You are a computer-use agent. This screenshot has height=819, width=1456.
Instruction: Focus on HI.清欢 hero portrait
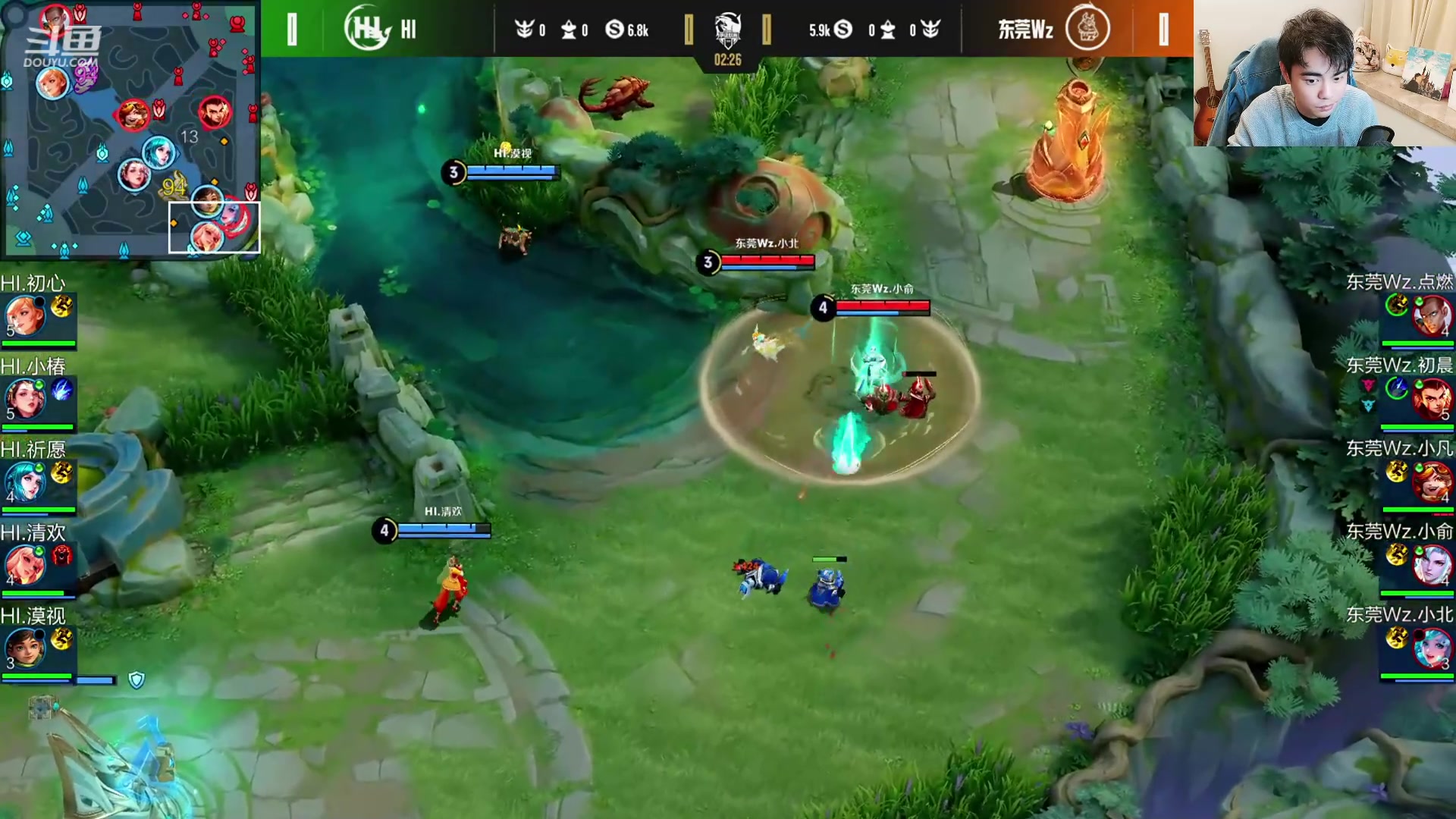pyautogui.click(x=25, y=564)
